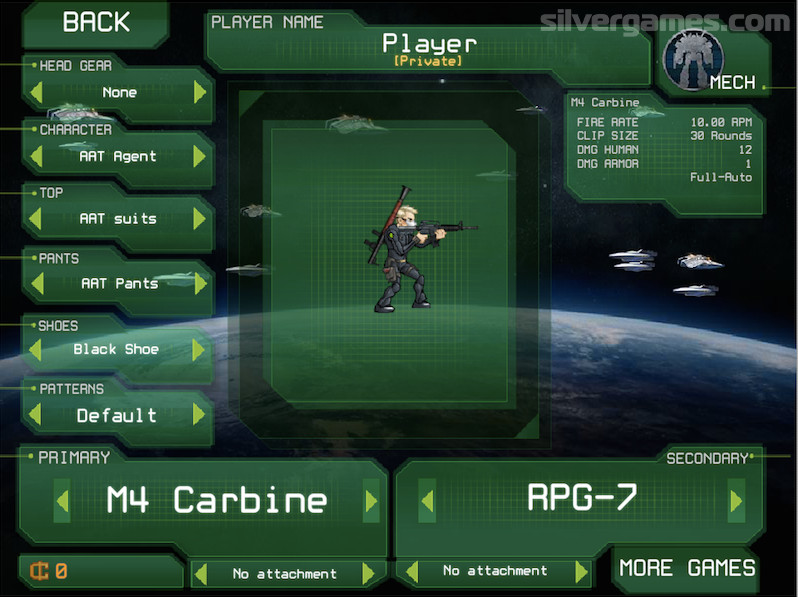This screenshot has height=597, width=798.
Task: Choose previous pants before AAT Pants
Action: [x=37, y=283]
